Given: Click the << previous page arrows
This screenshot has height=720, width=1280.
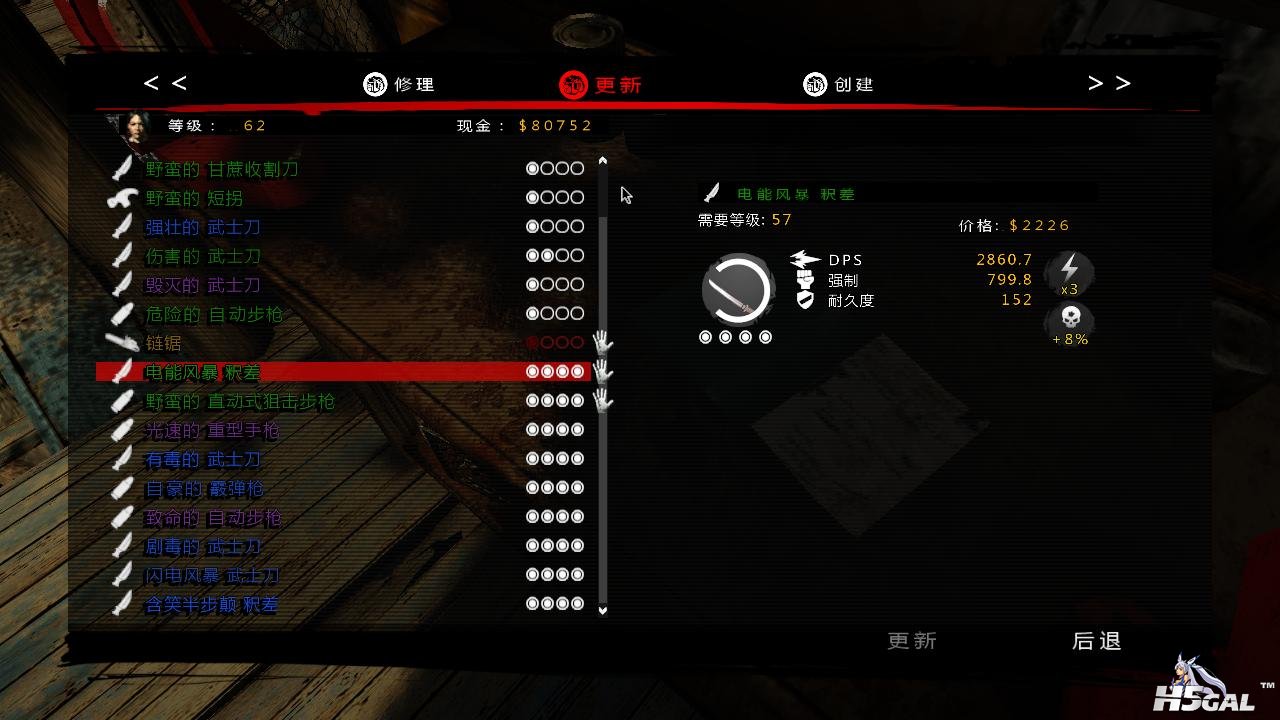Looking at the screenshot, I should [165, 83].
